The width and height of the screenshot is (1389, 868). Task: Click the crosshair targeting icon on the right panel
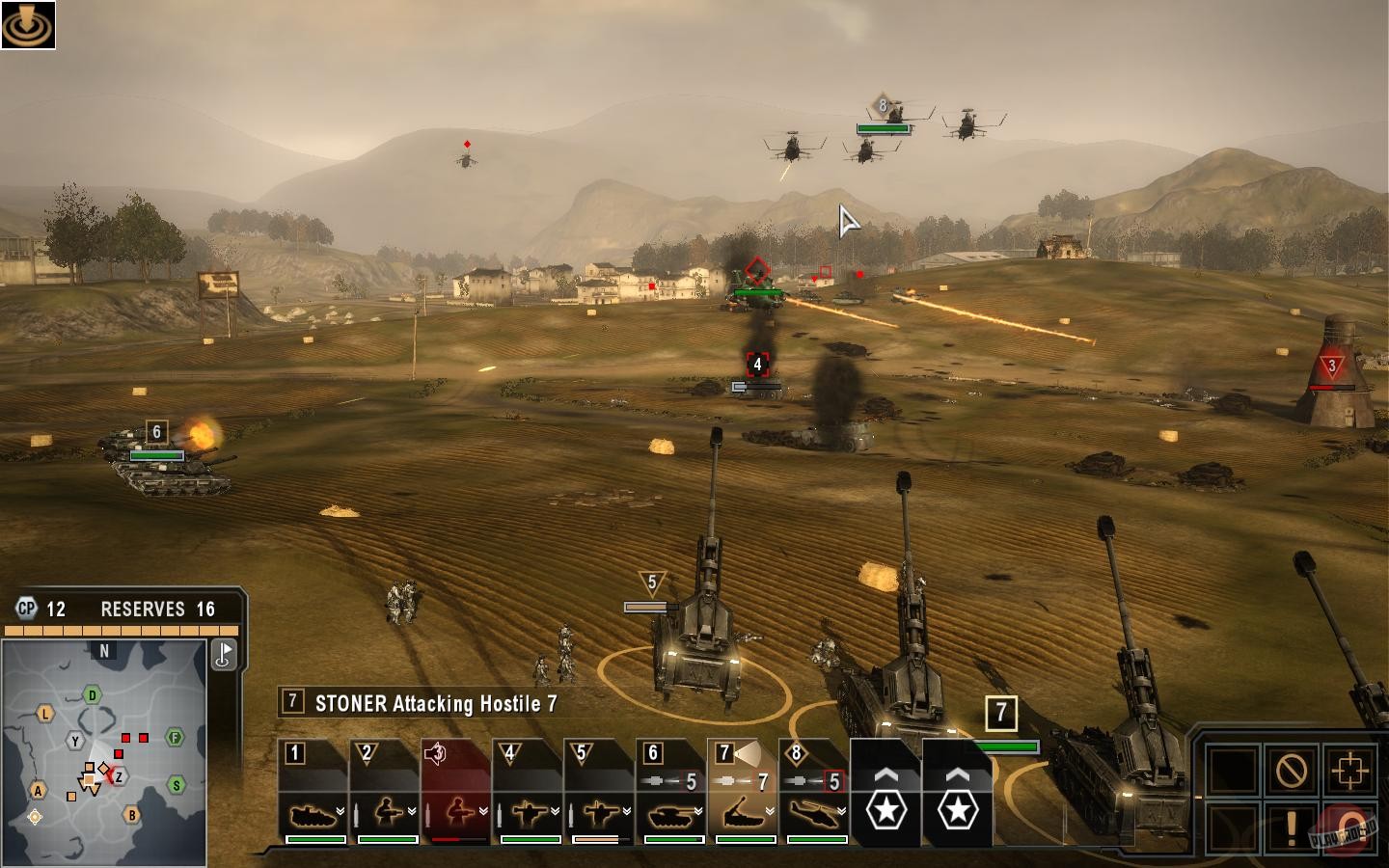(x=1349, y=770)
